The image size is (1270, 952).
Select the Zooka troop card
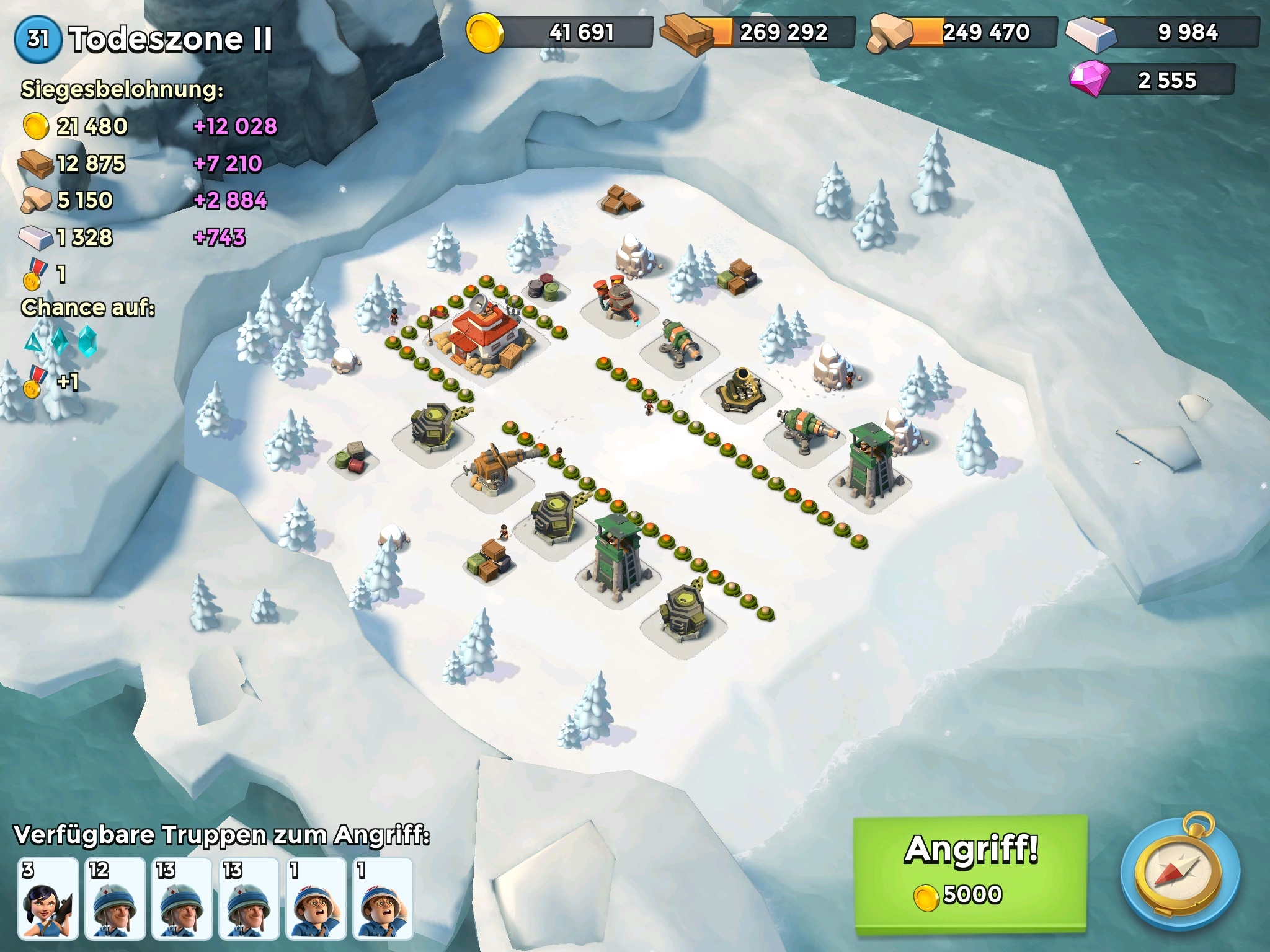coord(48,898)
